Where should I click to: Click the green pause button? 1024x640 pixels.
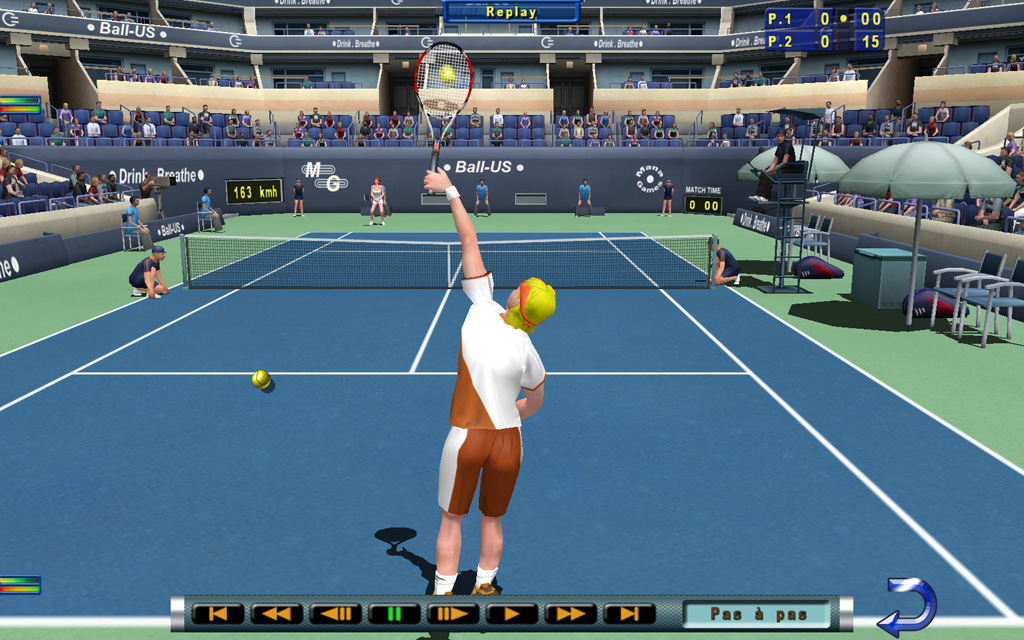394,614
